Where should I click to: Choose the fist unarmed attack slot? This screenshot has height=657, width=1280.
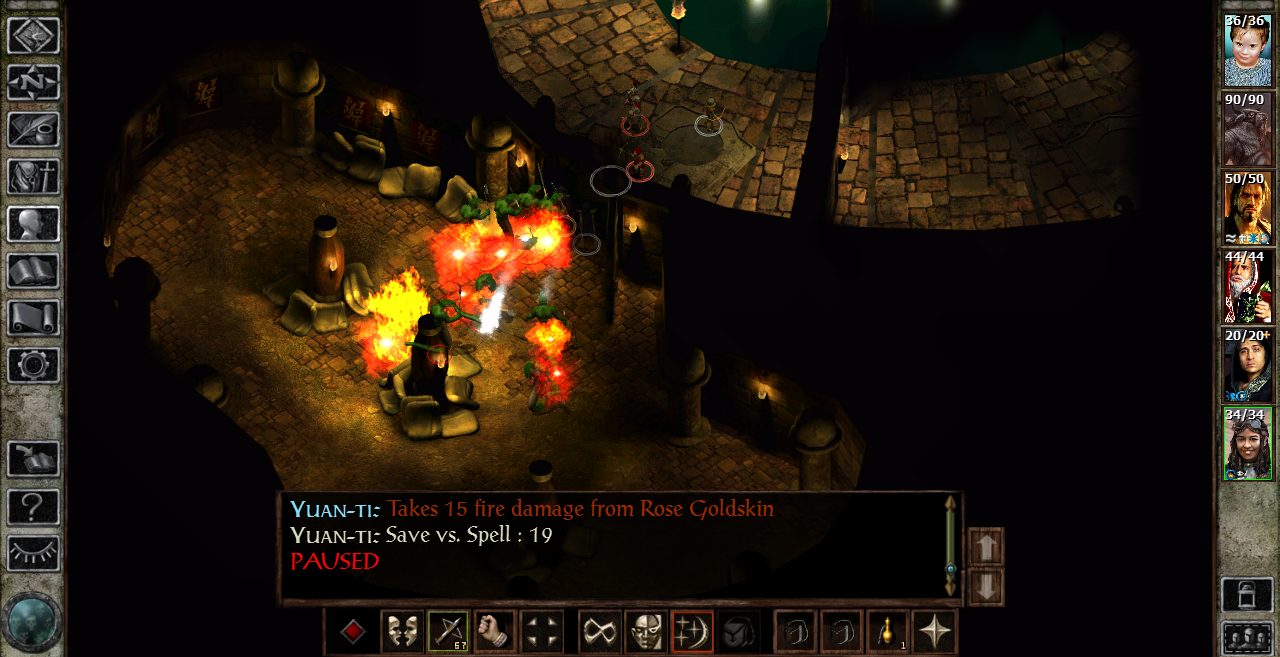pos(495,632)
